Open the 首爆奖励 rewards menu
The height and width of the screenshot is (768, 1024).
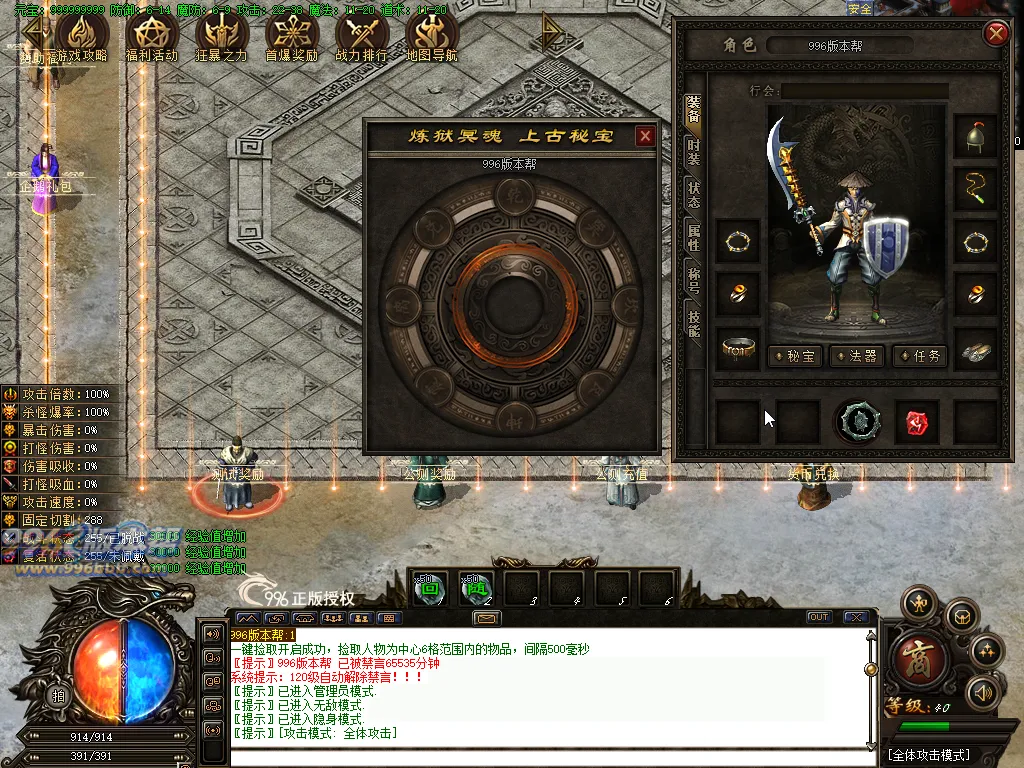coord(291,37)
